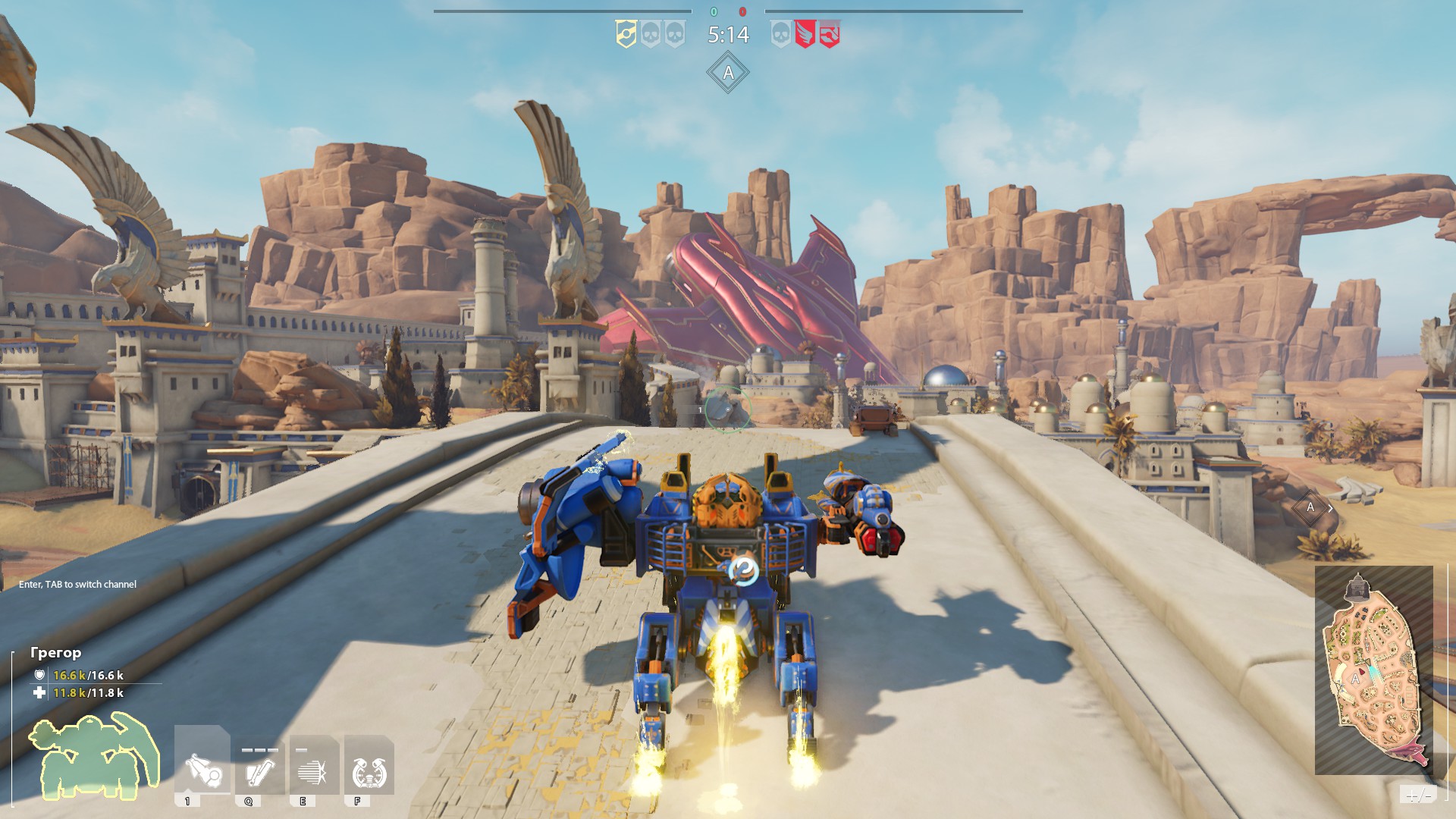Image resolution: width=1456 pixels, height=819 pixels.
Task: Click the green team score showing 0
Action: tap(713, 11)
